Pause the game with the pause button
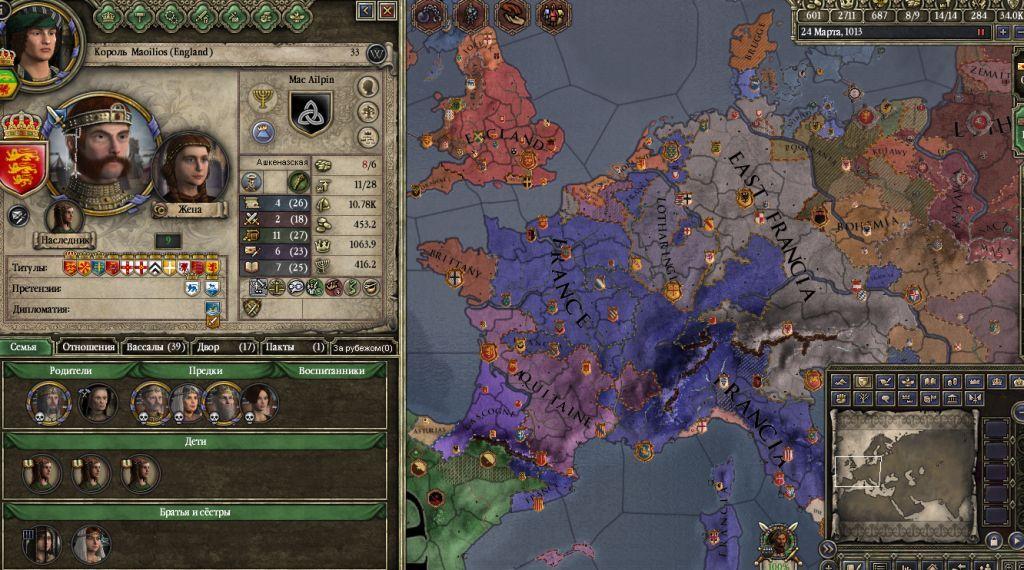 pos(980,31)
